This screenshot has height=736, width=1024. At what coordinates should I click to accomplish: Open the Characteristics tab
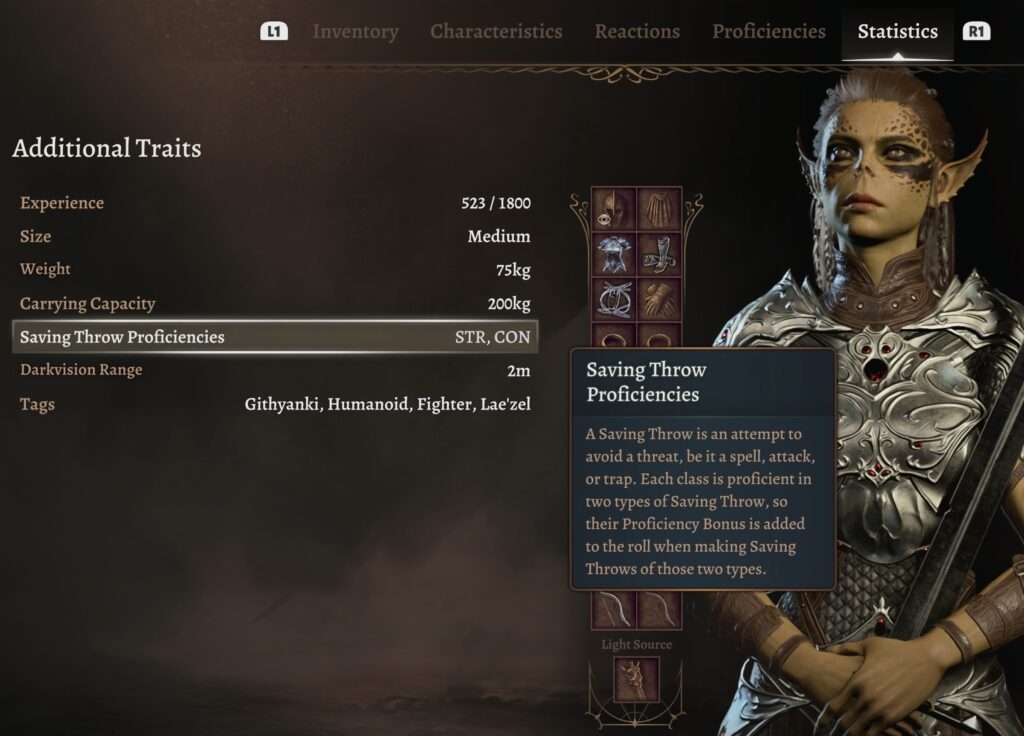coord(496,32)
